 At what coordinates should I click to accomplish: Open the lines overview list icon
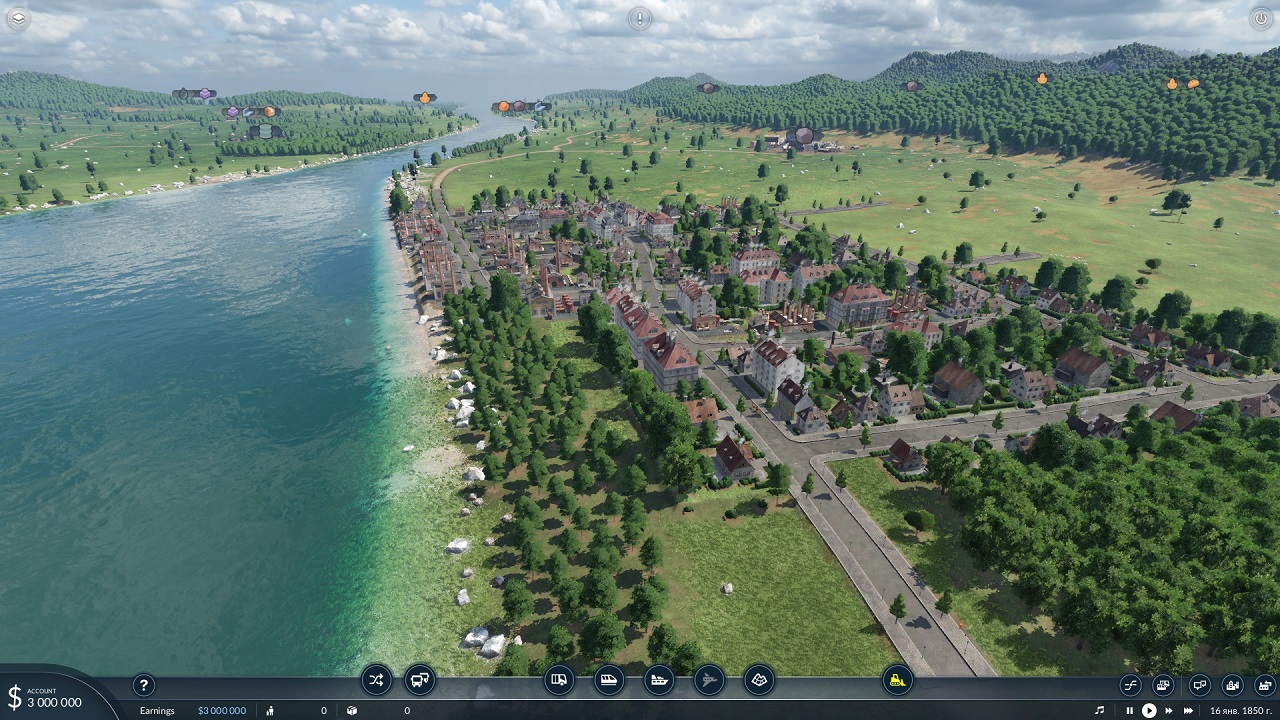click(x=1131, y=685)
